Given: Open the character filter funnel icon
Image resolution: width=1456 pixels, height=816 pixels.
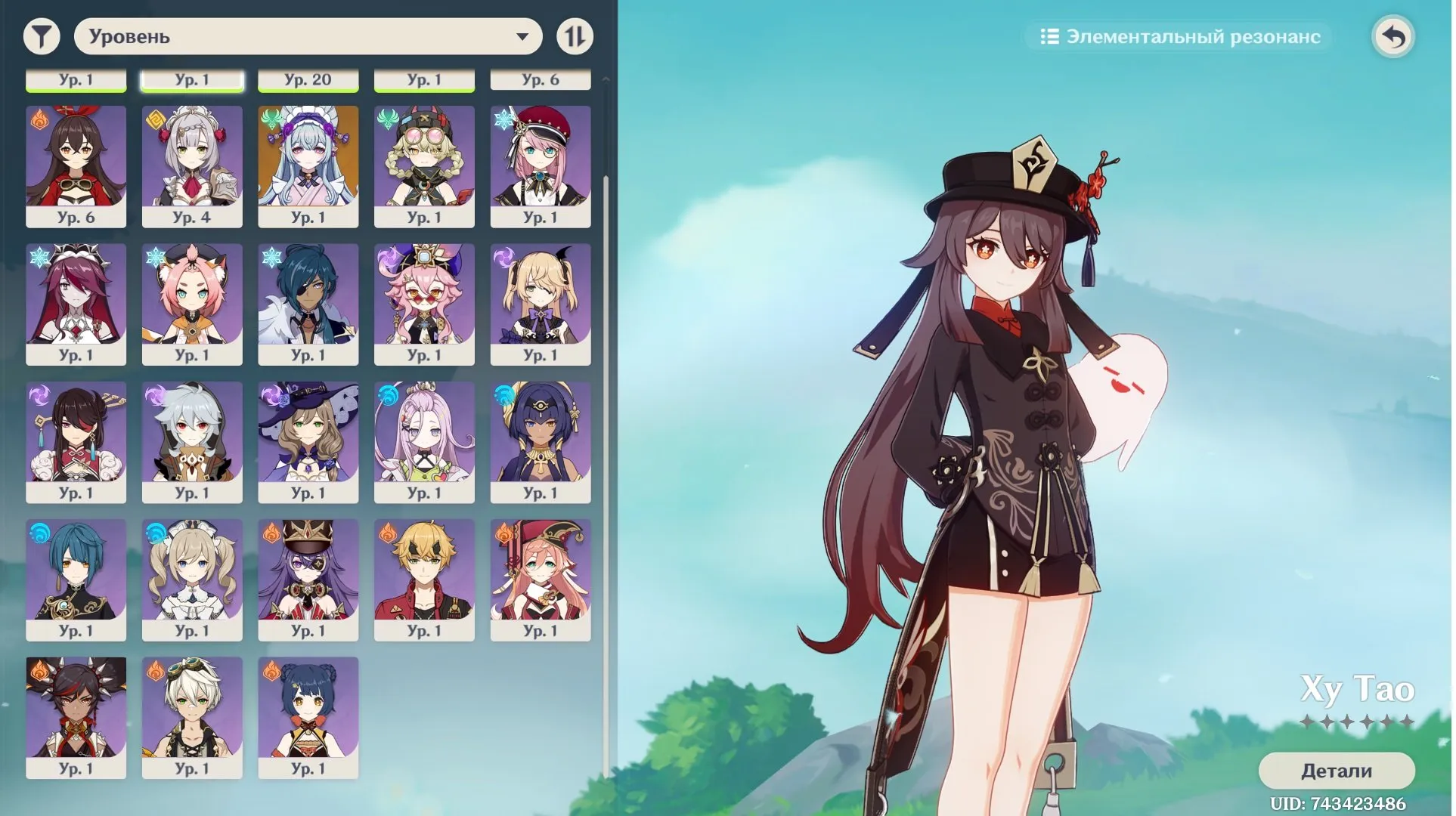Looking at the screenshot, I should coord(43,36).
